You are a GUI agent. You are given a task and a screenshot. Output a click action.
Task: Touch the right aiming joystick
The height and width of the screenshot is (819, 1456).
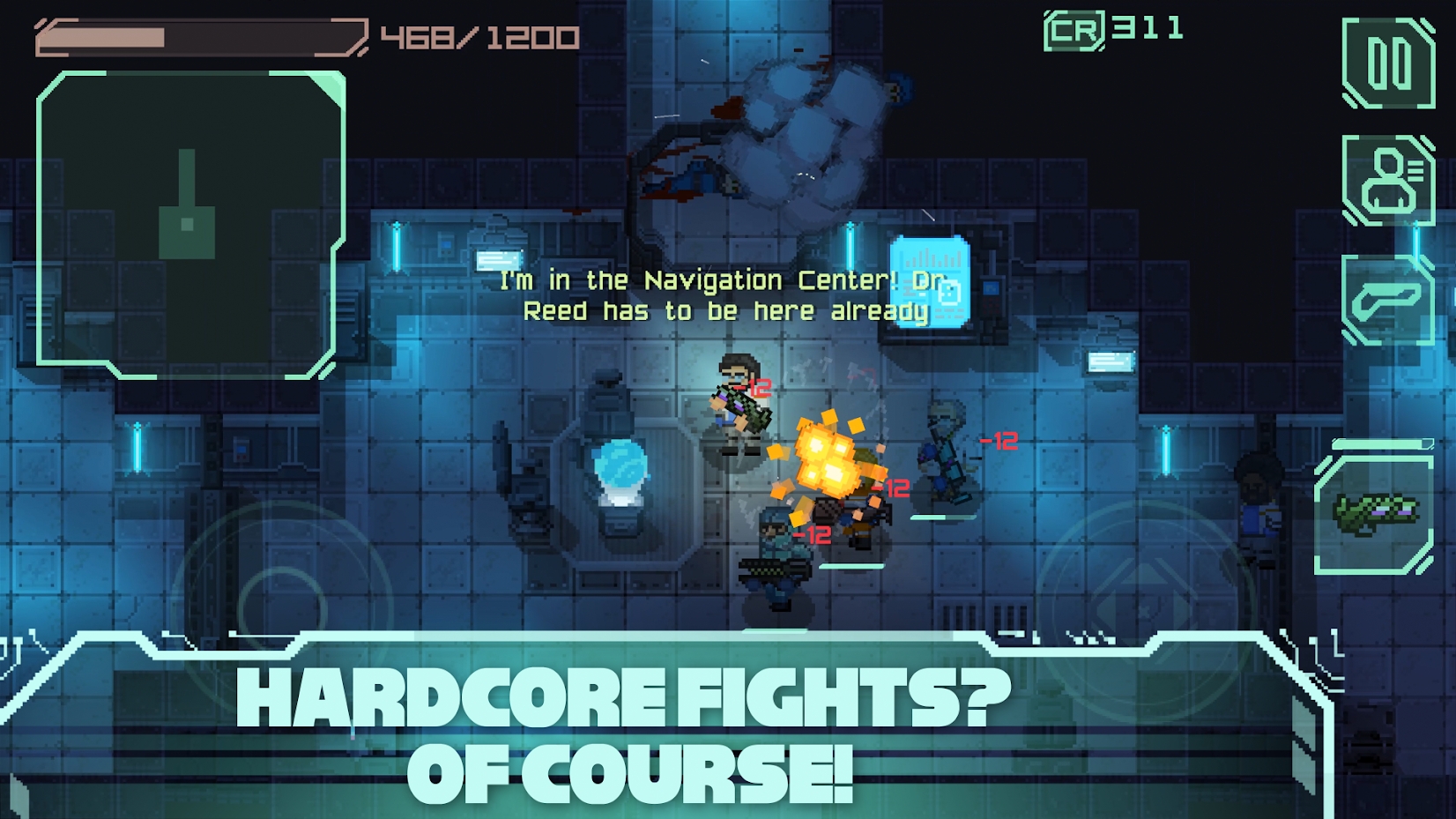(1144, 608)
